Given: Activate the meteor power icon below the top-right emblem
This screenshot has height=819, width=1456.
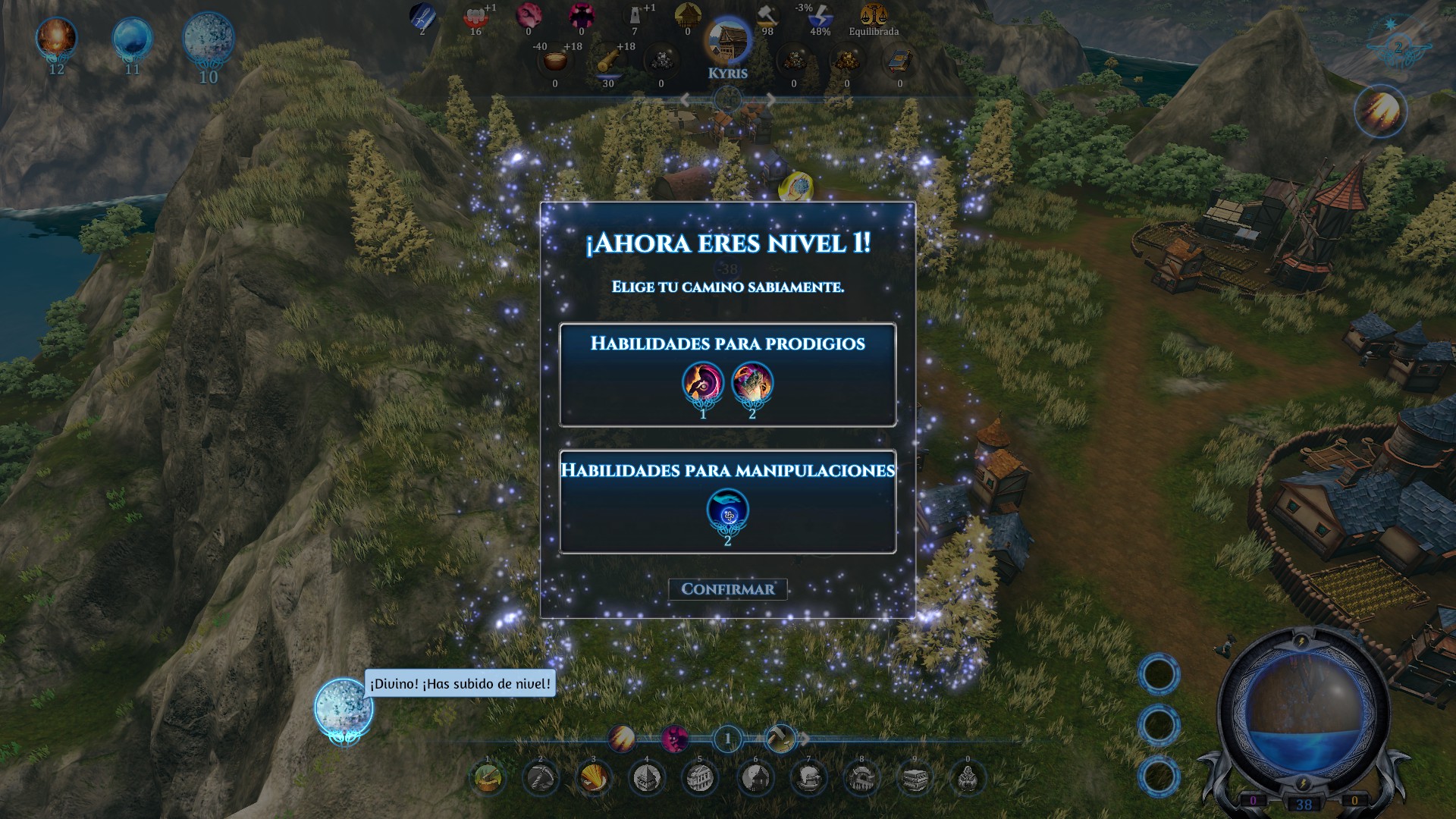Looking at the screenshot, I should [1380, 111].
